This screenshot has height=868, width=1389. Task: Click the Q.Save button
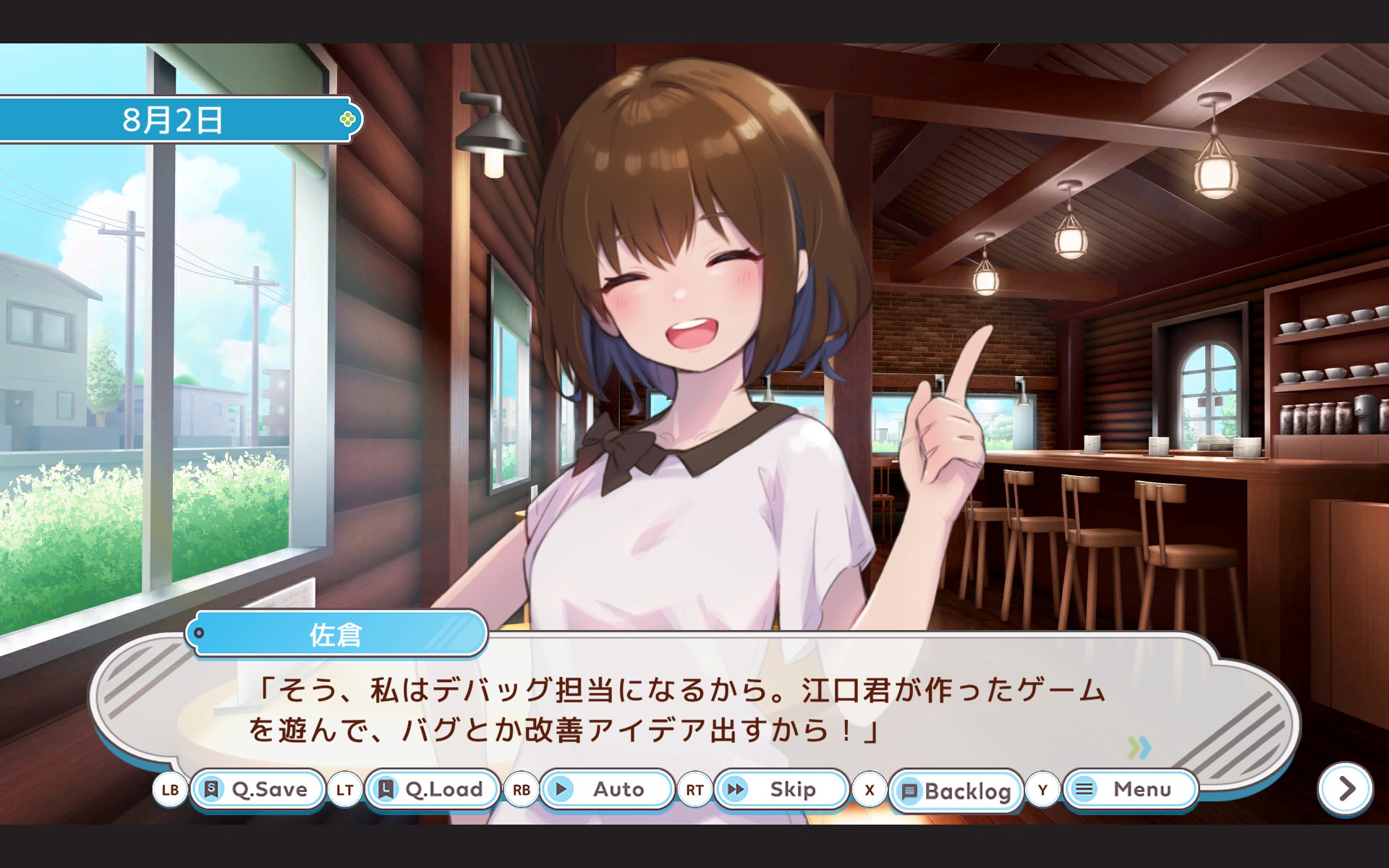tap(257, 789)
